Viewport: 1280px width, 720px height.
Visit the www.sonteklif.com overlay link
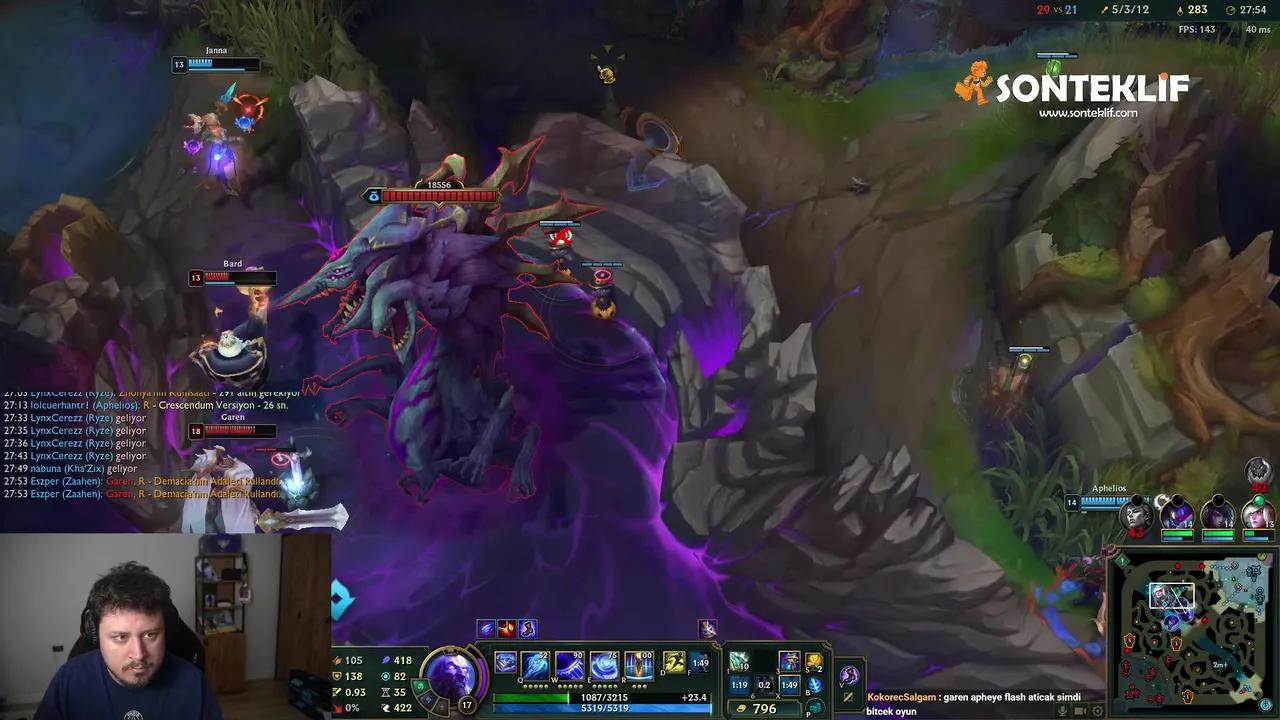1088,115
